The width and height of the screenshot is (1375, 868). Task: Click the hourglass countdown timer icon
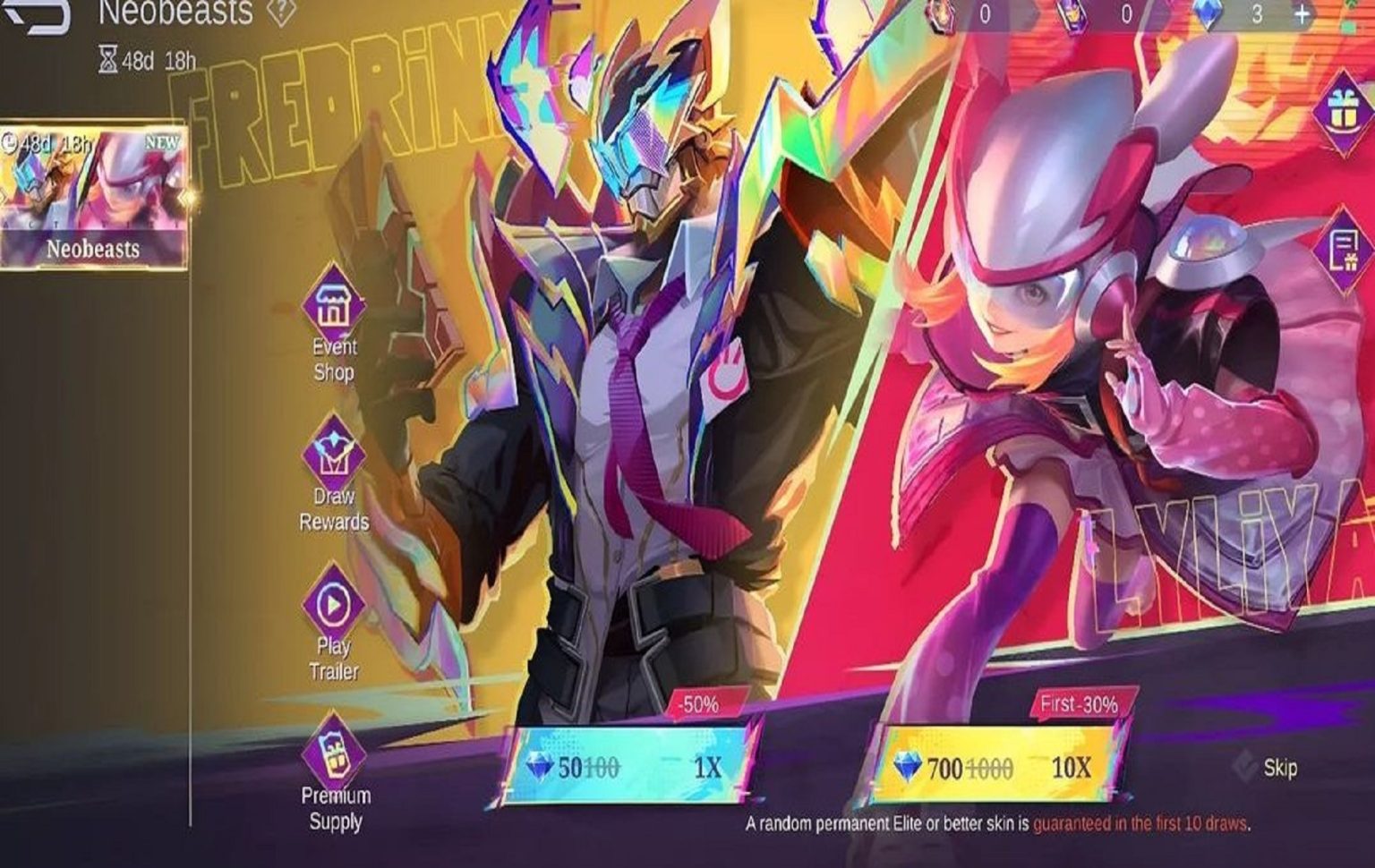click(x=107, y=58)
